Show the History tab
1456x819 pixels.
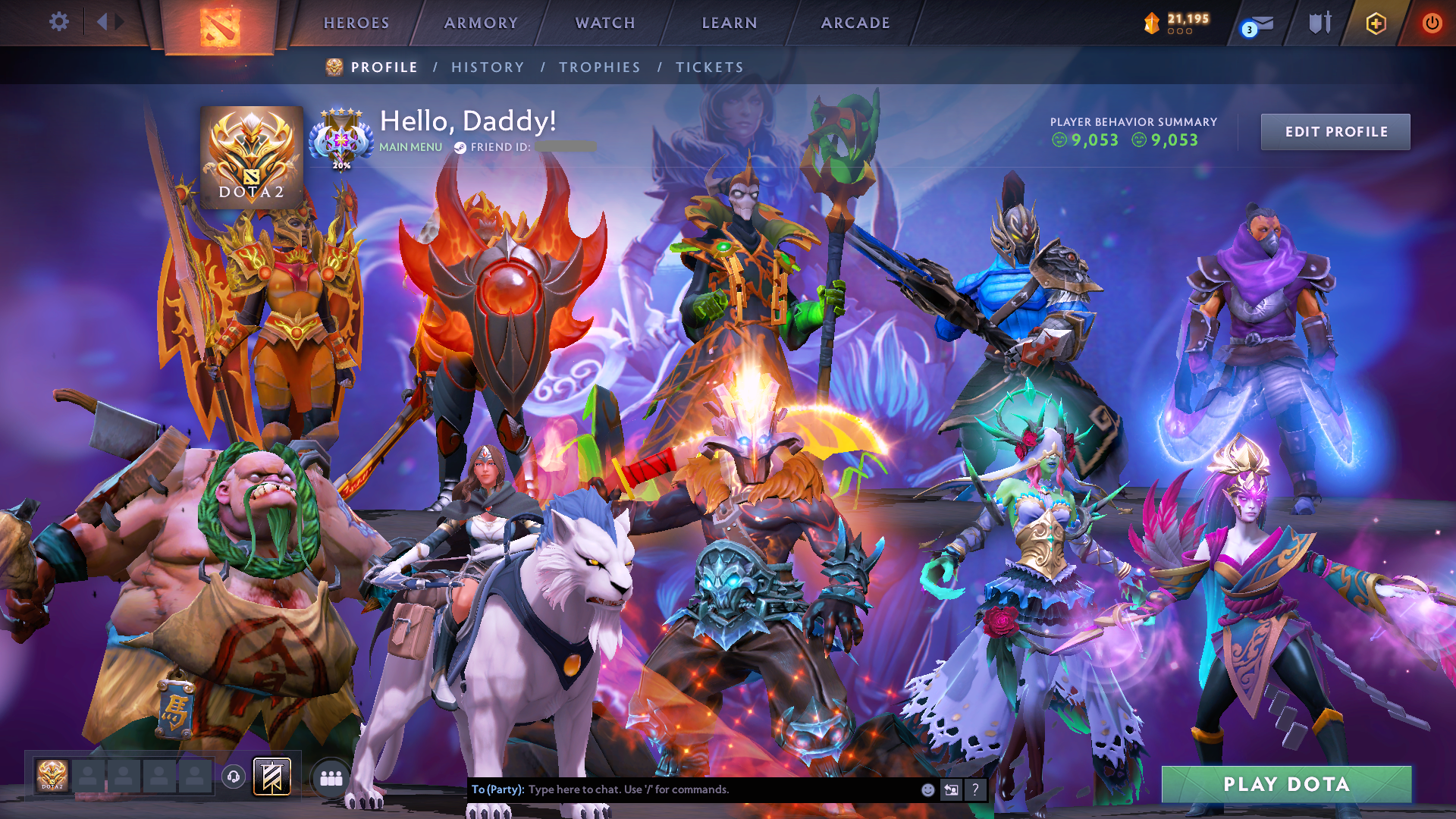coord(488,67)
